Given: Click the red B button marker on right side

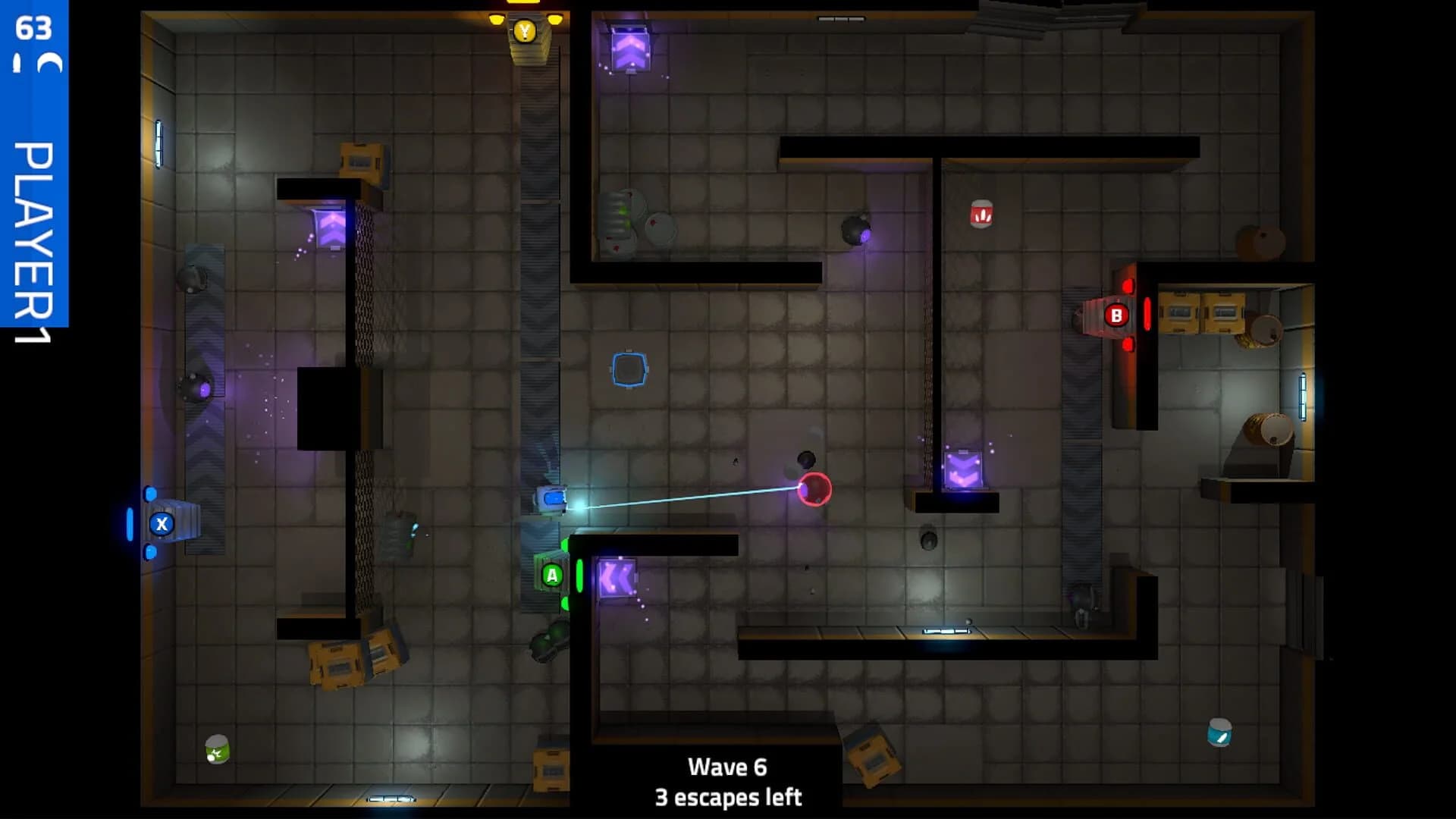Looking at the screenshot, I should [x=1116, y=314].
